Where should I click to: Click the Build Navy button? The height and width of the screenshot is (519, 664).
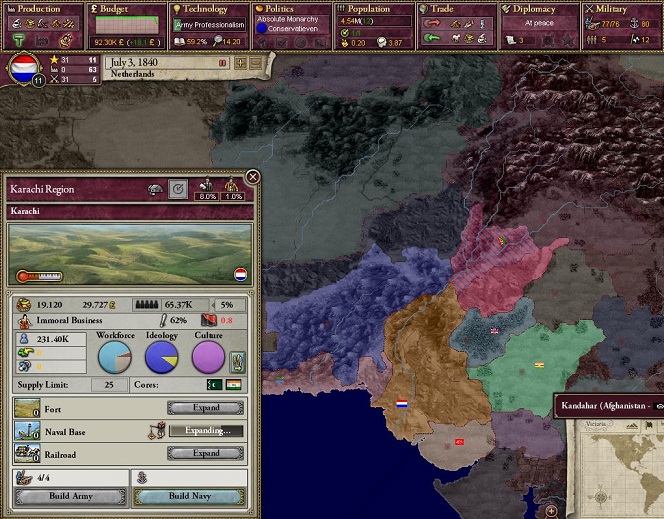[x=188, y=497]
